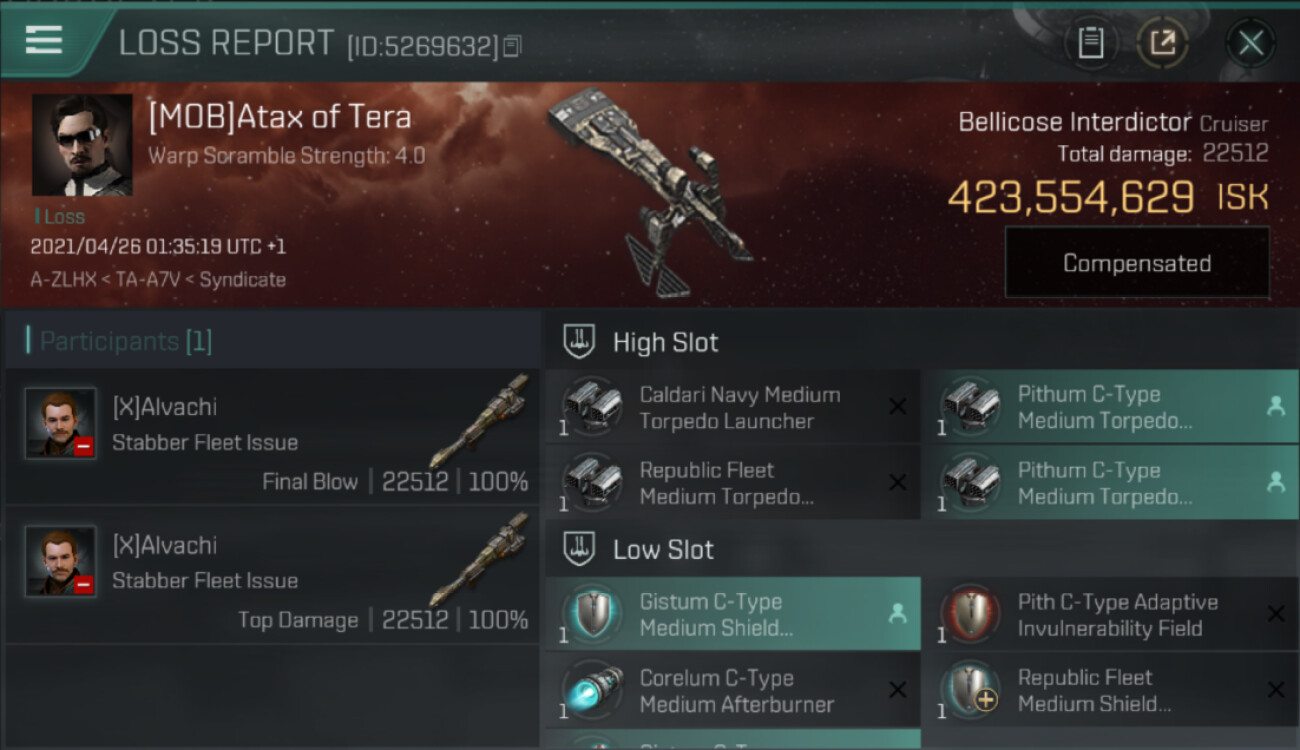Copy the loss report ID
Image resolution: width=1300 pixels, height=750 pixels.
coord(512,46)
